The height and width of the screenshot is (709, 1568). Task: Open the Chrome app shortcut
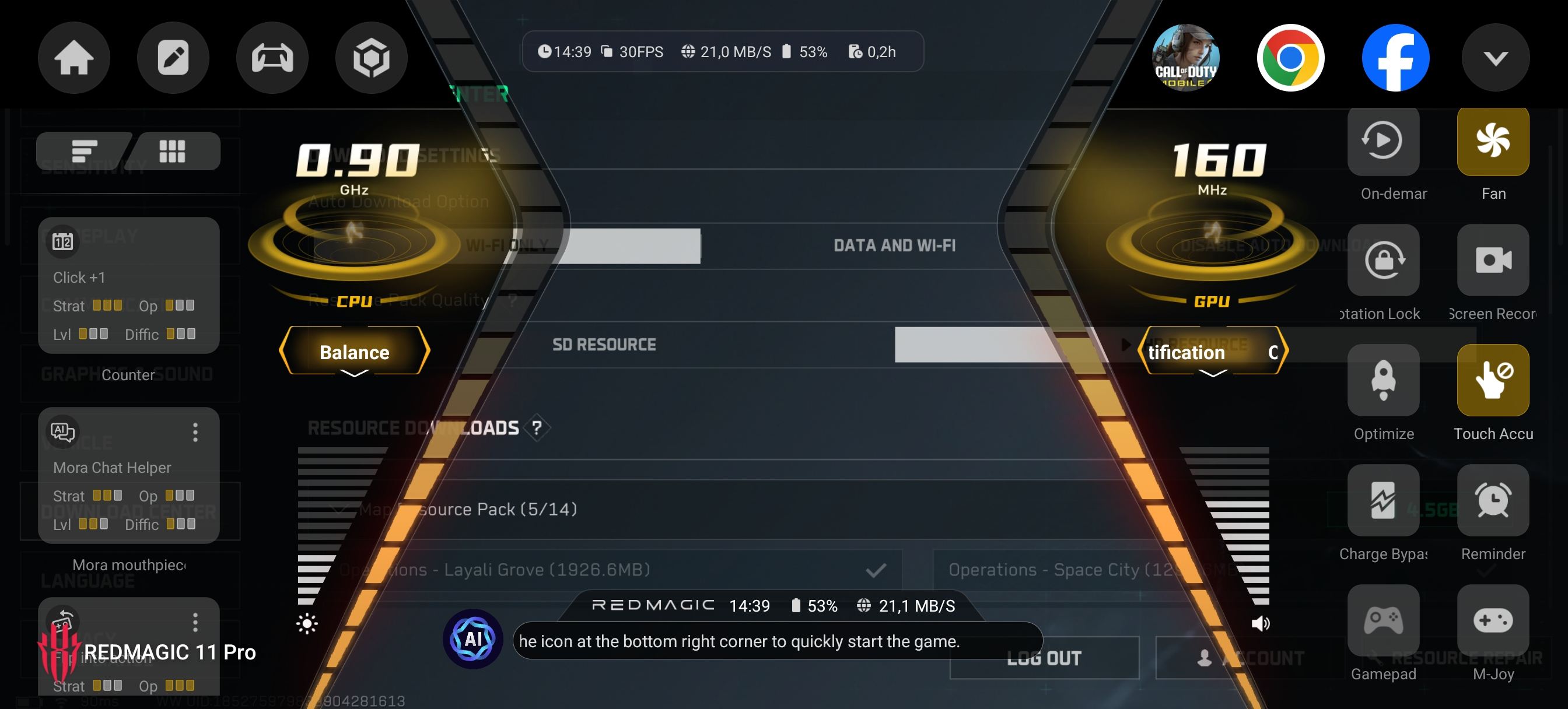pos(1290,58)
